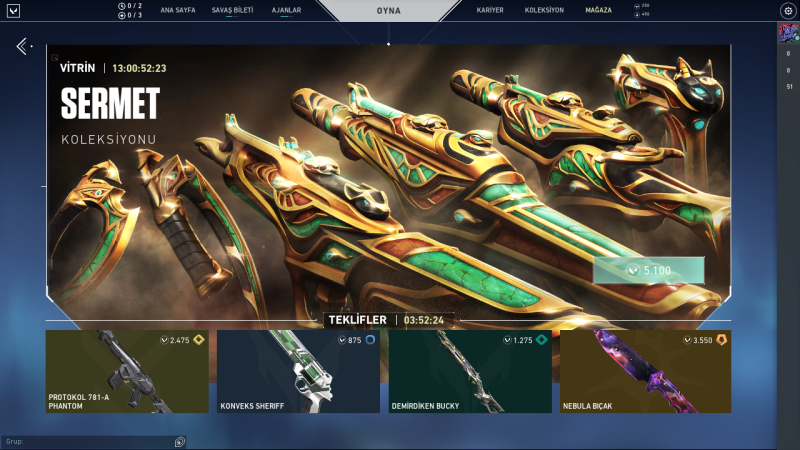Click the Oyna play button
Image resolution: width=800 pixels, height=450 pixels.
coord(389,11)
